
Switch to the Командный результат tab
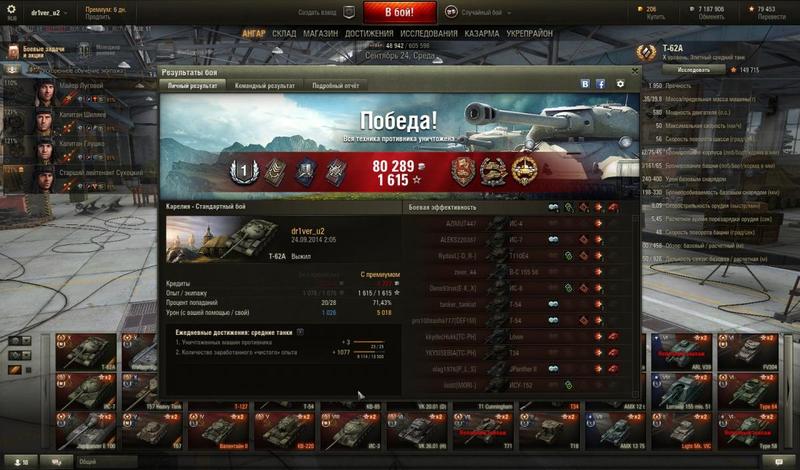[264, 86]
